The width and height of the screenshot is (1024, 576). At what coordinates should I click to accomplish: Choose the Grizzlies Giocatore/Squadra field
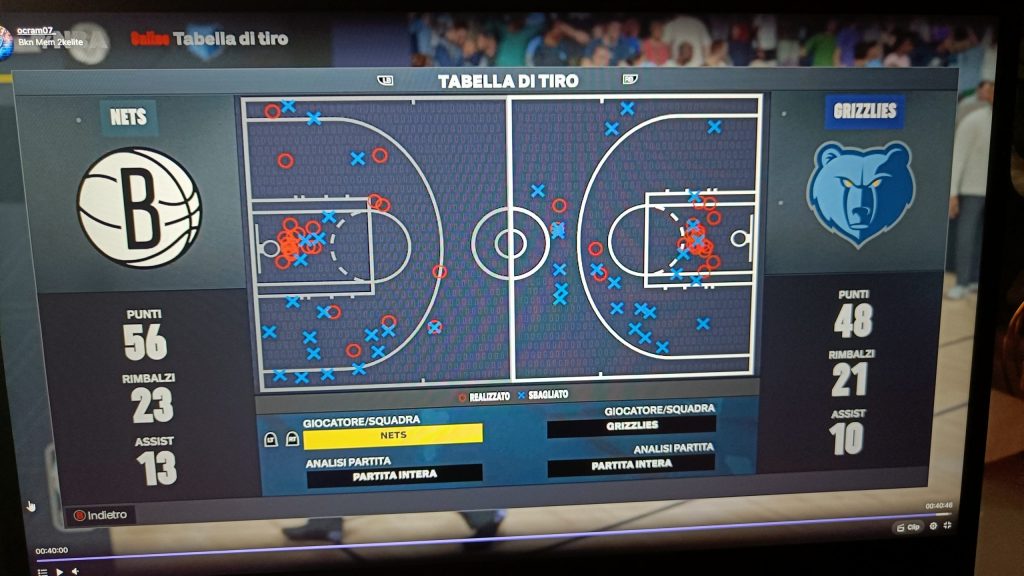(631, 427)
